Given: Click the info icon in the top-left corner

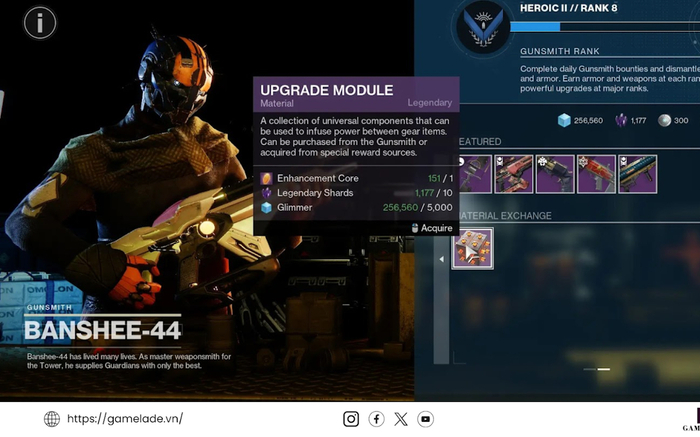Looking at the screenshot, I should (39, 22).
